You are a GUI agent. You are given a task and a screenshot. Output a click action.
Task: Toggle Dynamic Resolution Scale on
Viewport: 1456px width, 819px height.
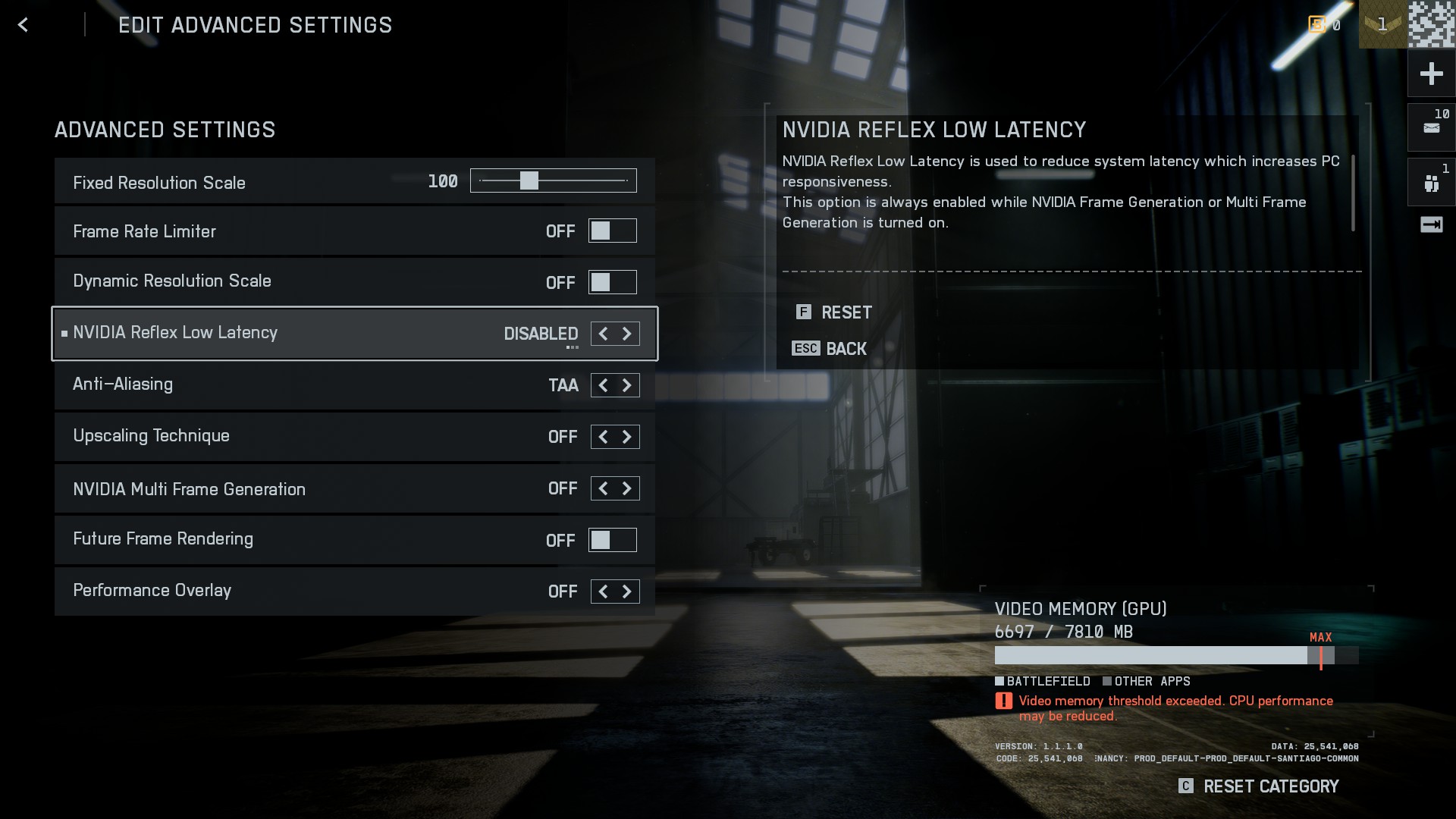612,282
